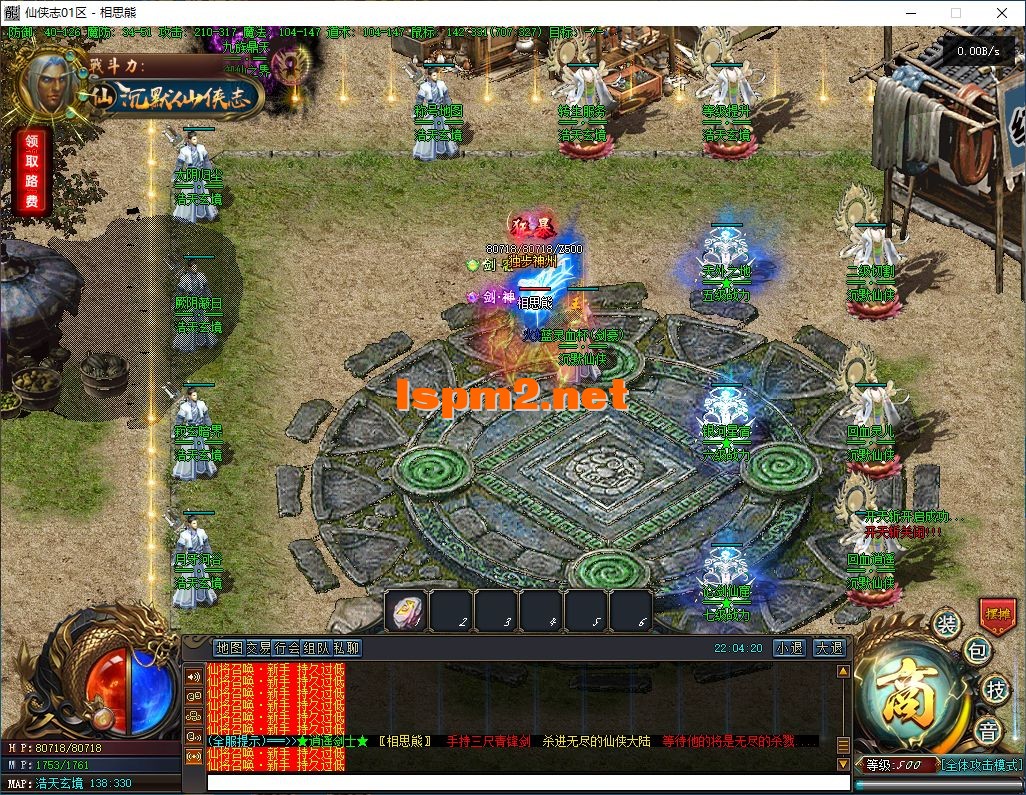Open the 摆摊 stall banner

coord(998,613)
